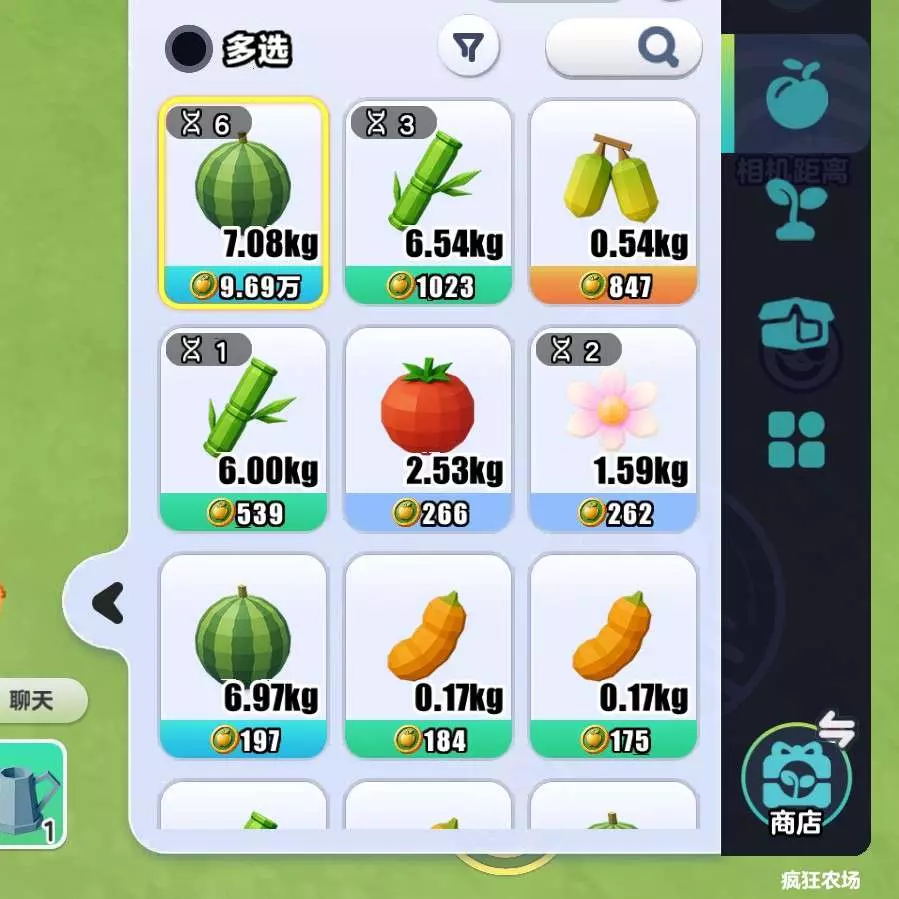This screenshot has width=899, height=899.
Task: Select the 2.53kg tomato slot
Action: [428, 429]
